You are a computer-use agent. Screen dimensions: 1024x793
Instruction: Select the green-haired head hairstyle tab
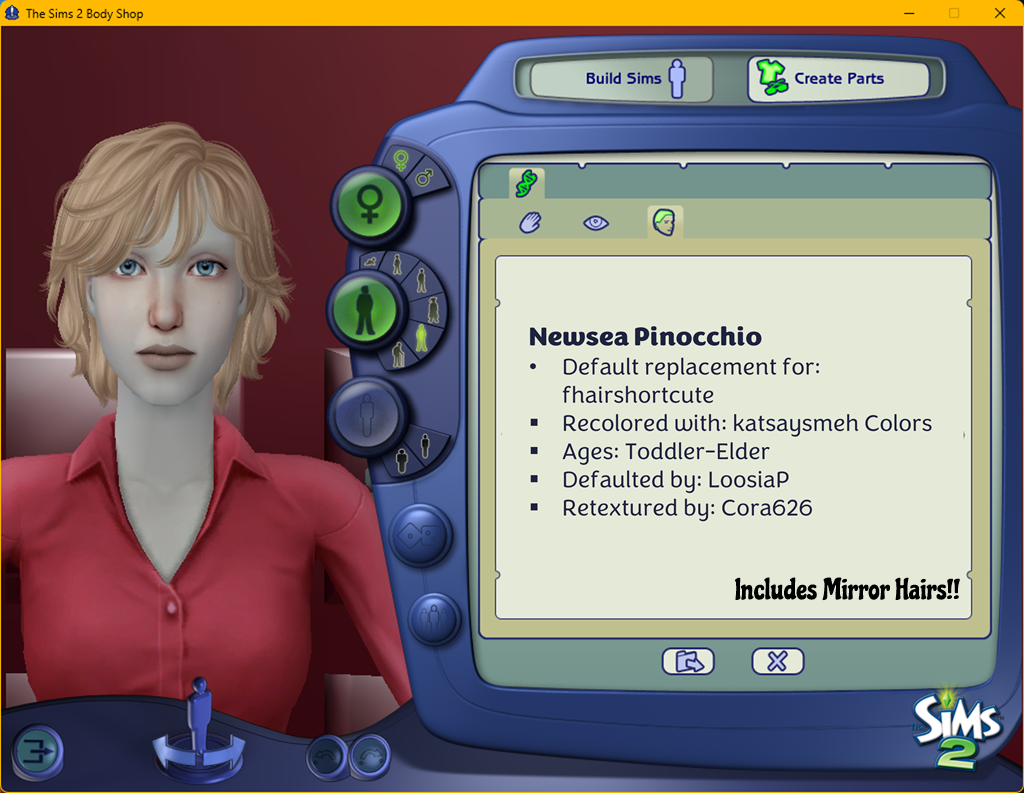664,222
